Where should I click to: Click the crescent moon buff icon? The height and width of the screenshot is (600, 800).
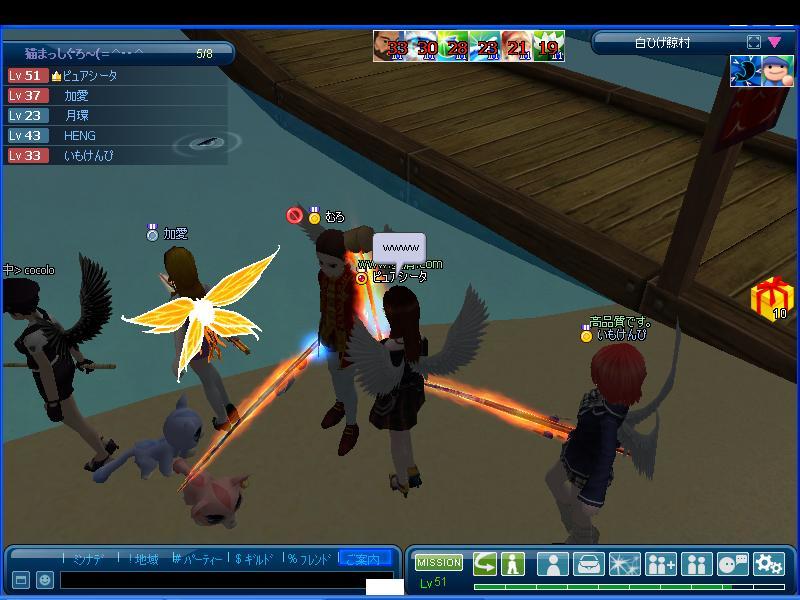point(745,71)
